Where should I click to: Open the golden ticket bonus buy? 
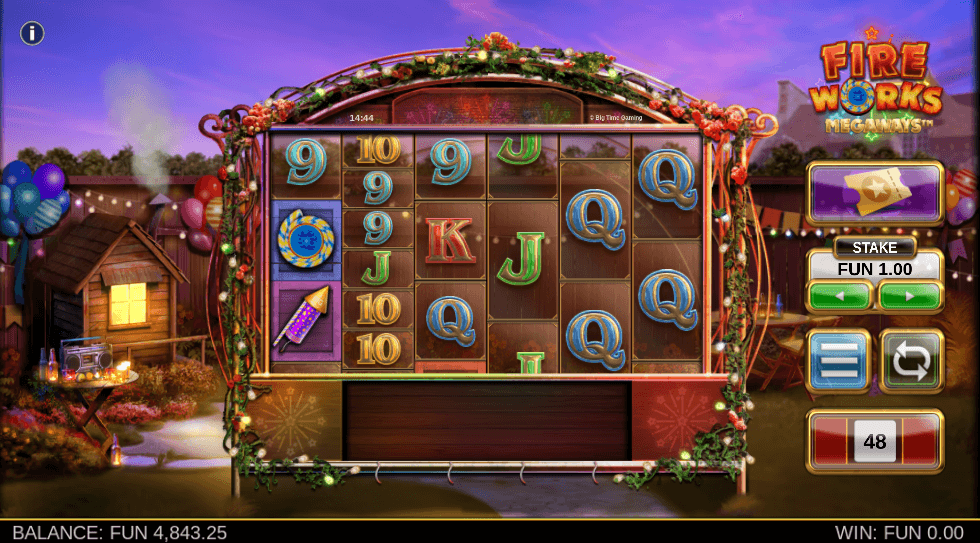point(875,193)
